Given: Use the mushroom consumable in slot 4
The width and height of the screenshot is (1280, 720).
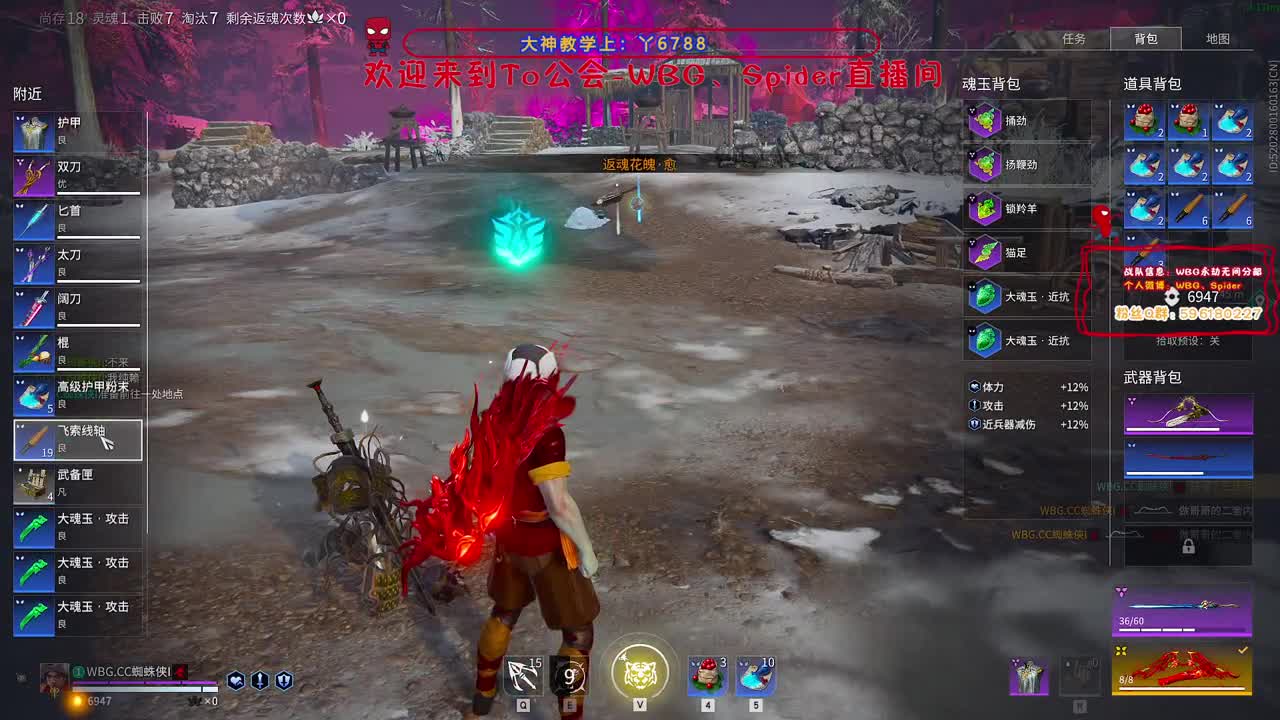Looking at the screenshot, I should click(x=707, y=676).
